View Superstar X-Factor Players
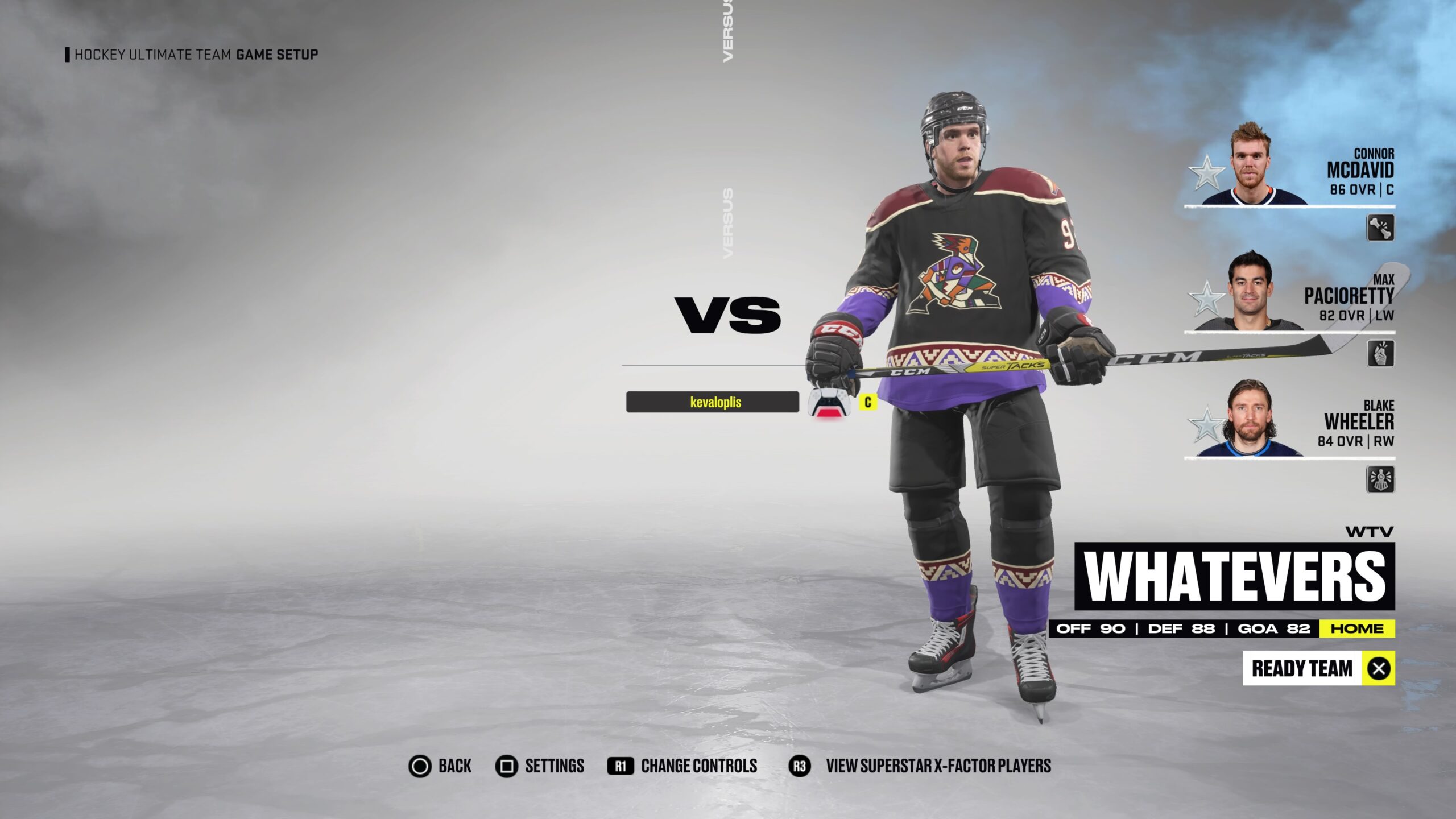Viewport: 1456px width, 819px height. coord(920,766)
